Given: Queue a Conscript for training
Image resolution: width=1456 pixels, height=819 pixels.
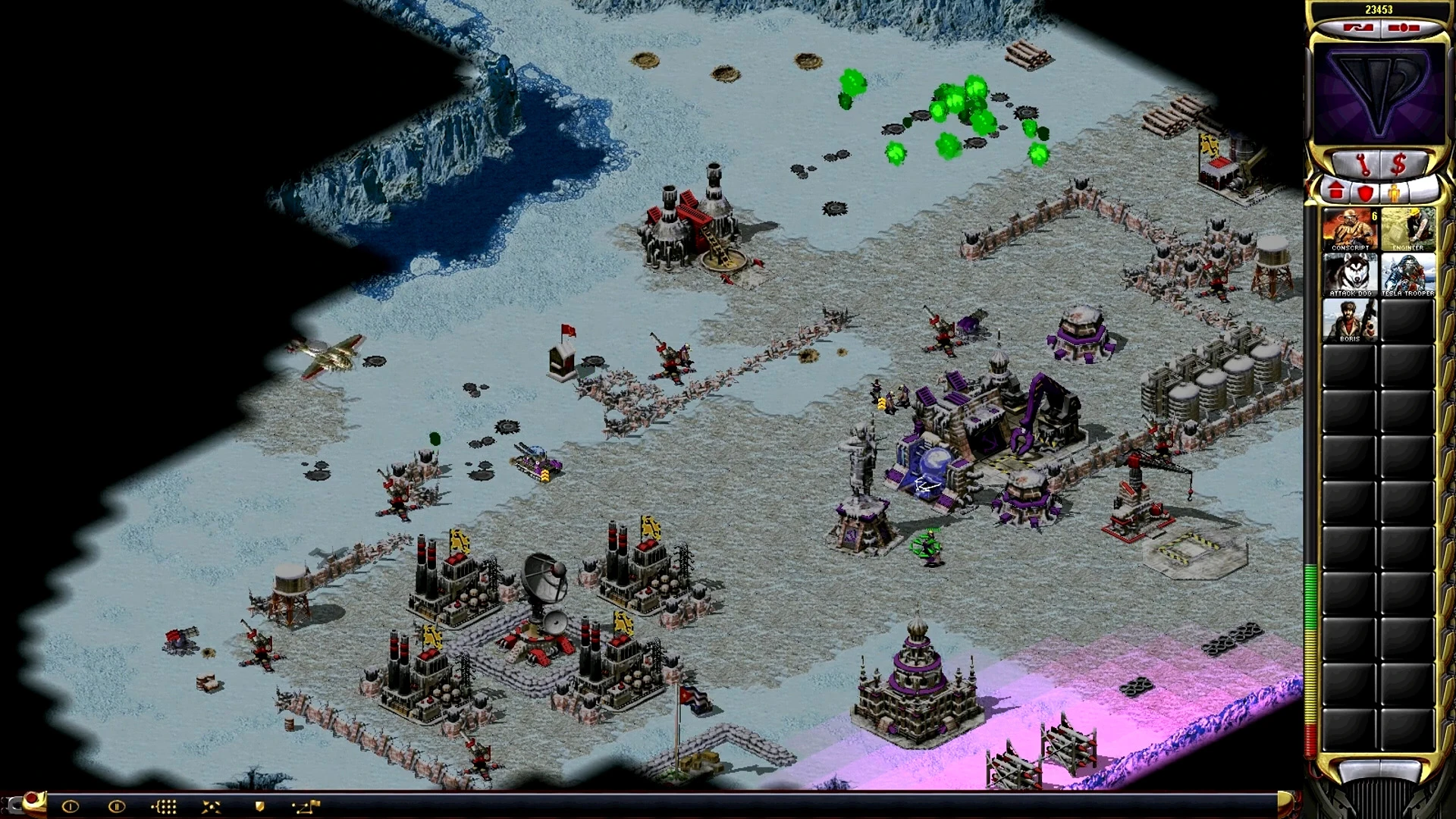Looking at the screenshot, I should 1350,229.
